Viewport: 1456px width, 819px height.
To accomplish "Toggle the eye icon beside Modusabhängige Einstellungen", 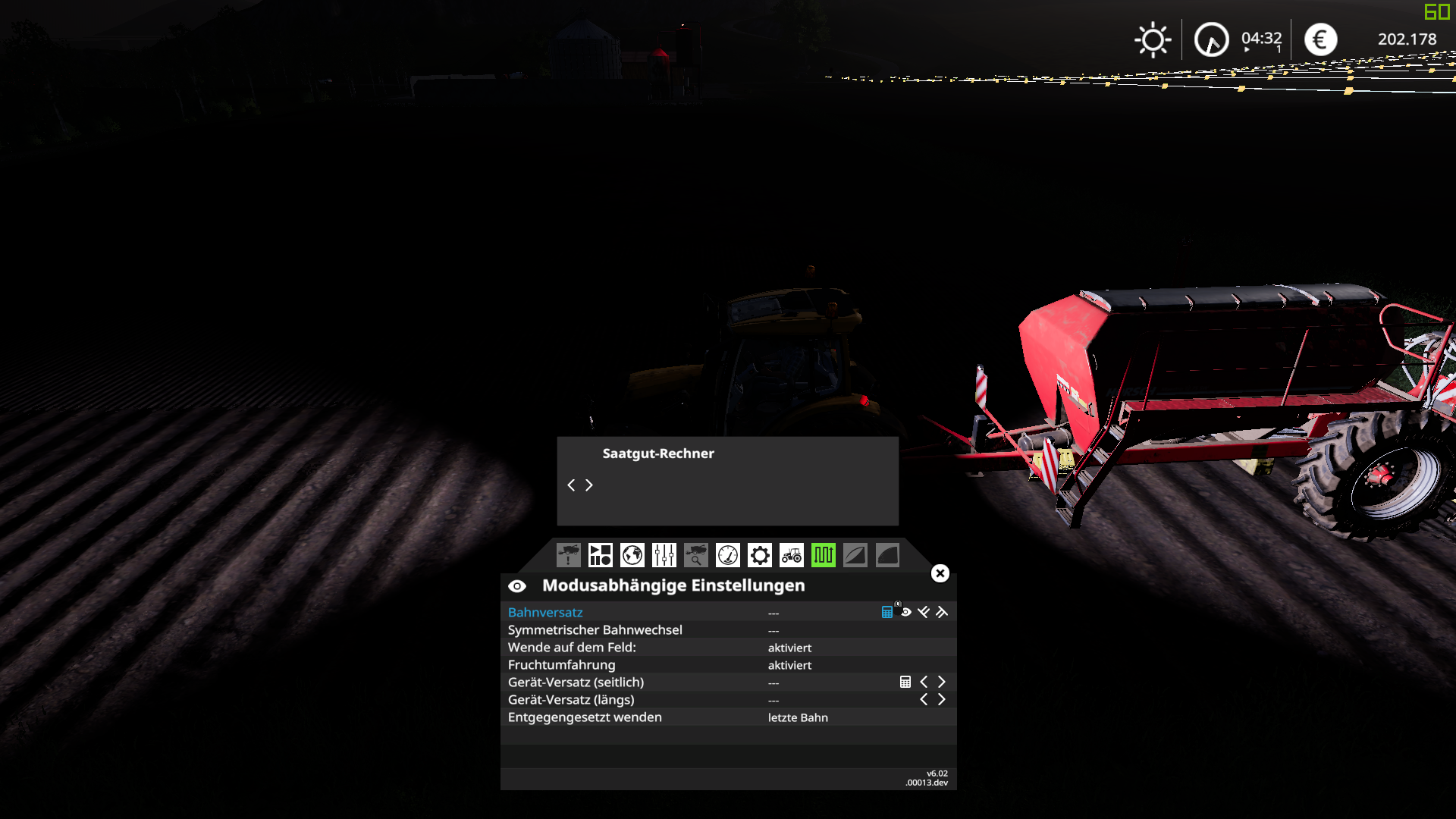I will (x=516, y=585).
